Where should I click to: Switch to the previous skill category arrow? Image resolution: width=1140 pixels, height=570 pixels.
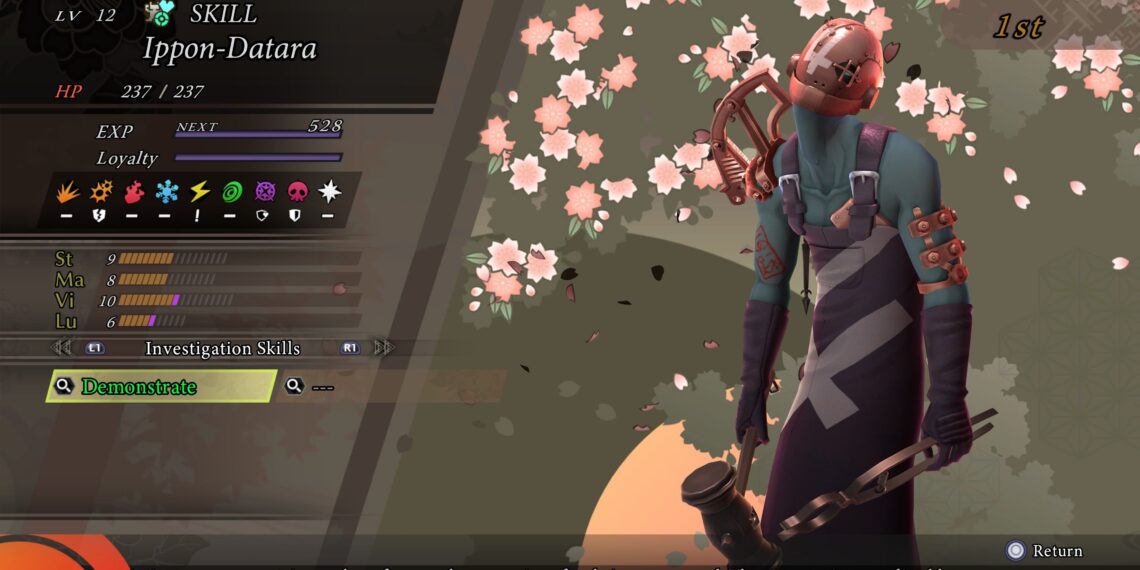pos(62,348)
